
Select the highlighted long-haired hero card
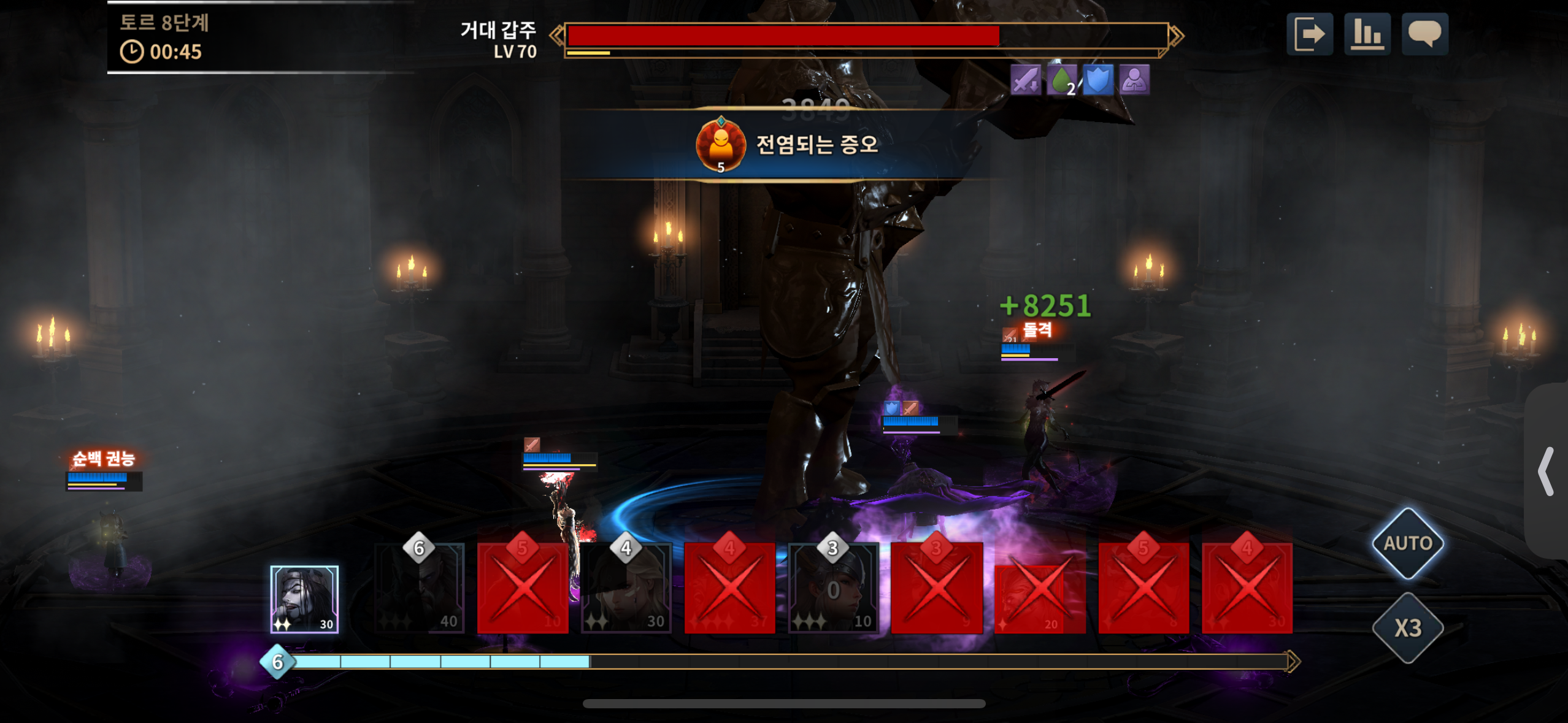[304, 599]
